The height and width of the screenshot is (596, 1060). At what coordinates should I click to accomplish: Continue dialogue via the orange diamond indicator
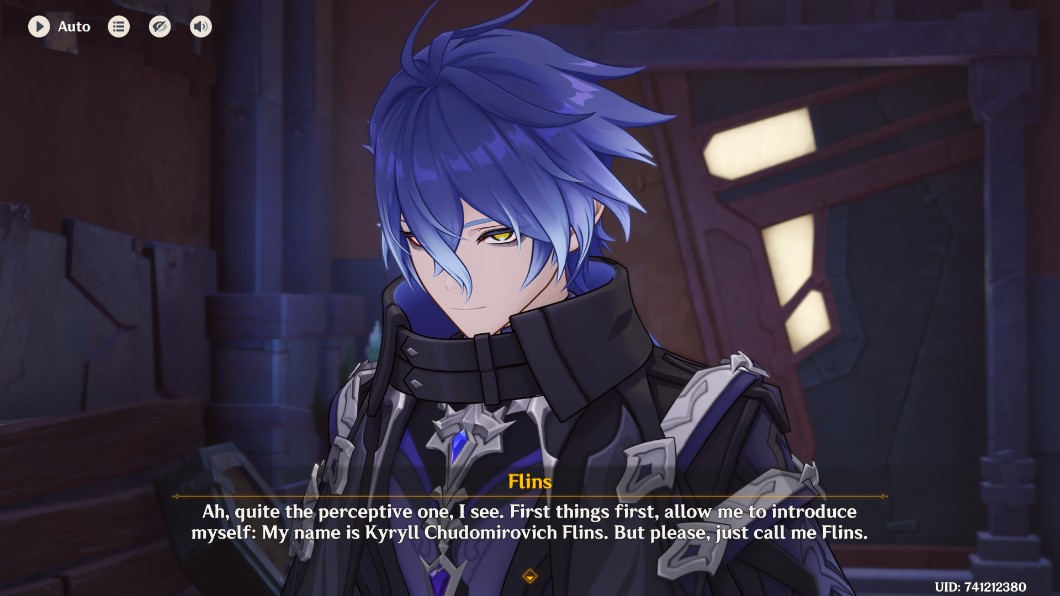[530, 576]
